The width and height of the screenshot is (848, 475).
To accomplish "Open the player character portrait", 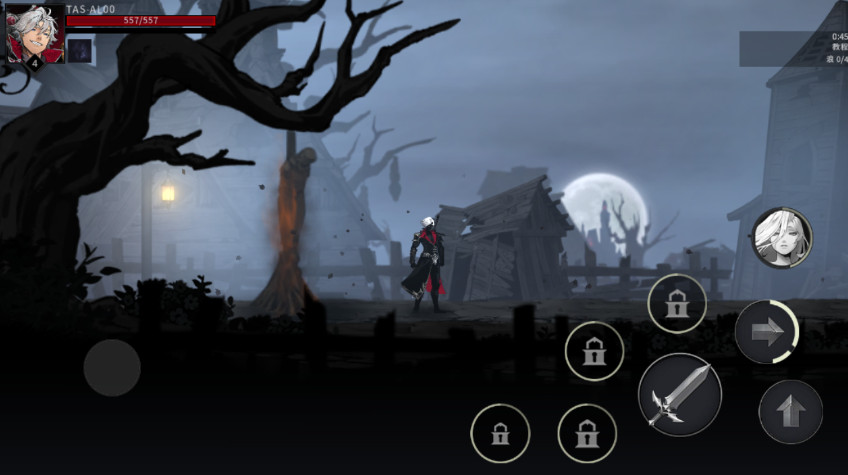I will tap(32, 33).
